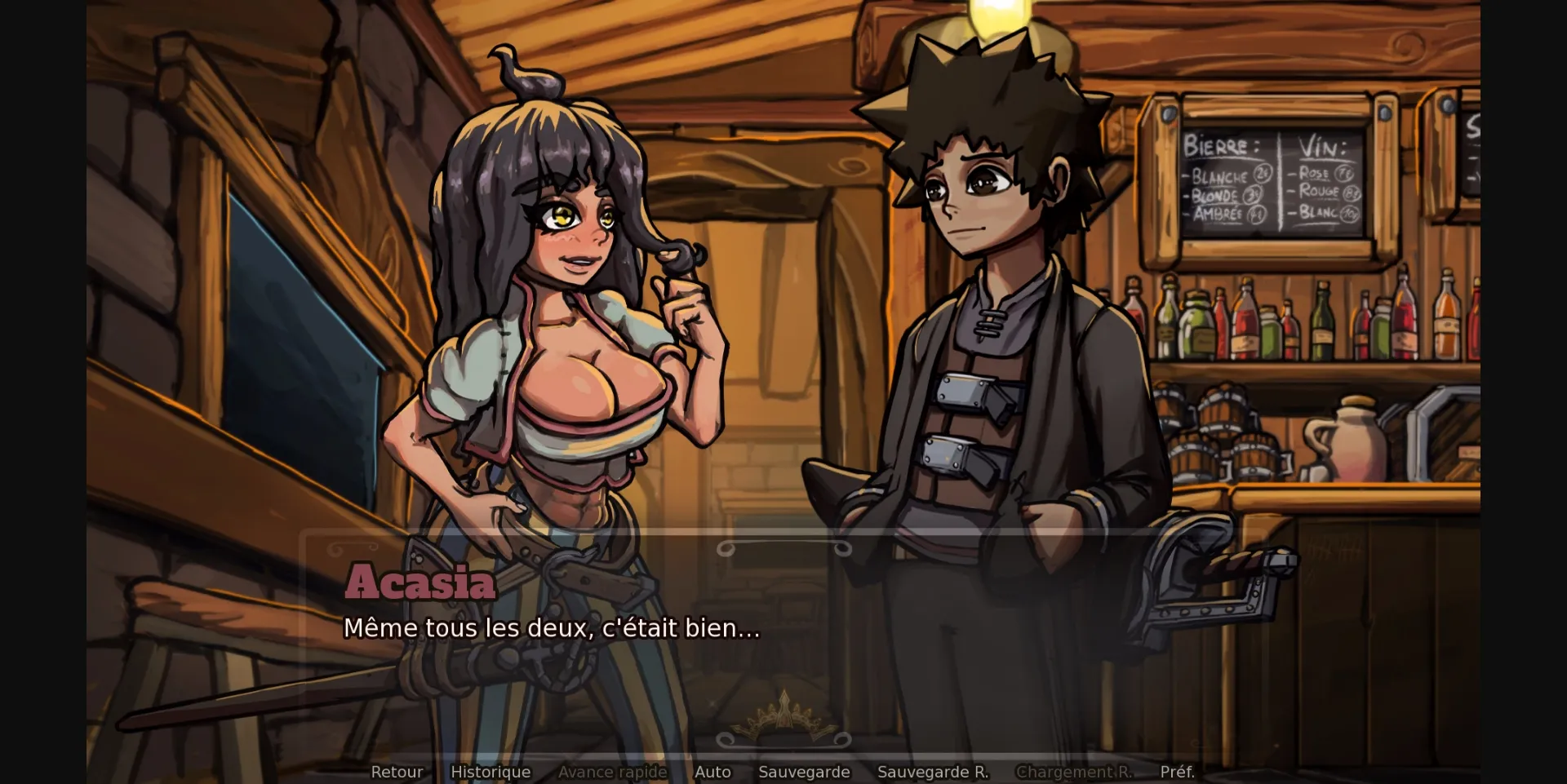The height and width of the screenshot is (784, 1567).
Task: Click the dialogue text to advance
Action: (x=553, y=629)
